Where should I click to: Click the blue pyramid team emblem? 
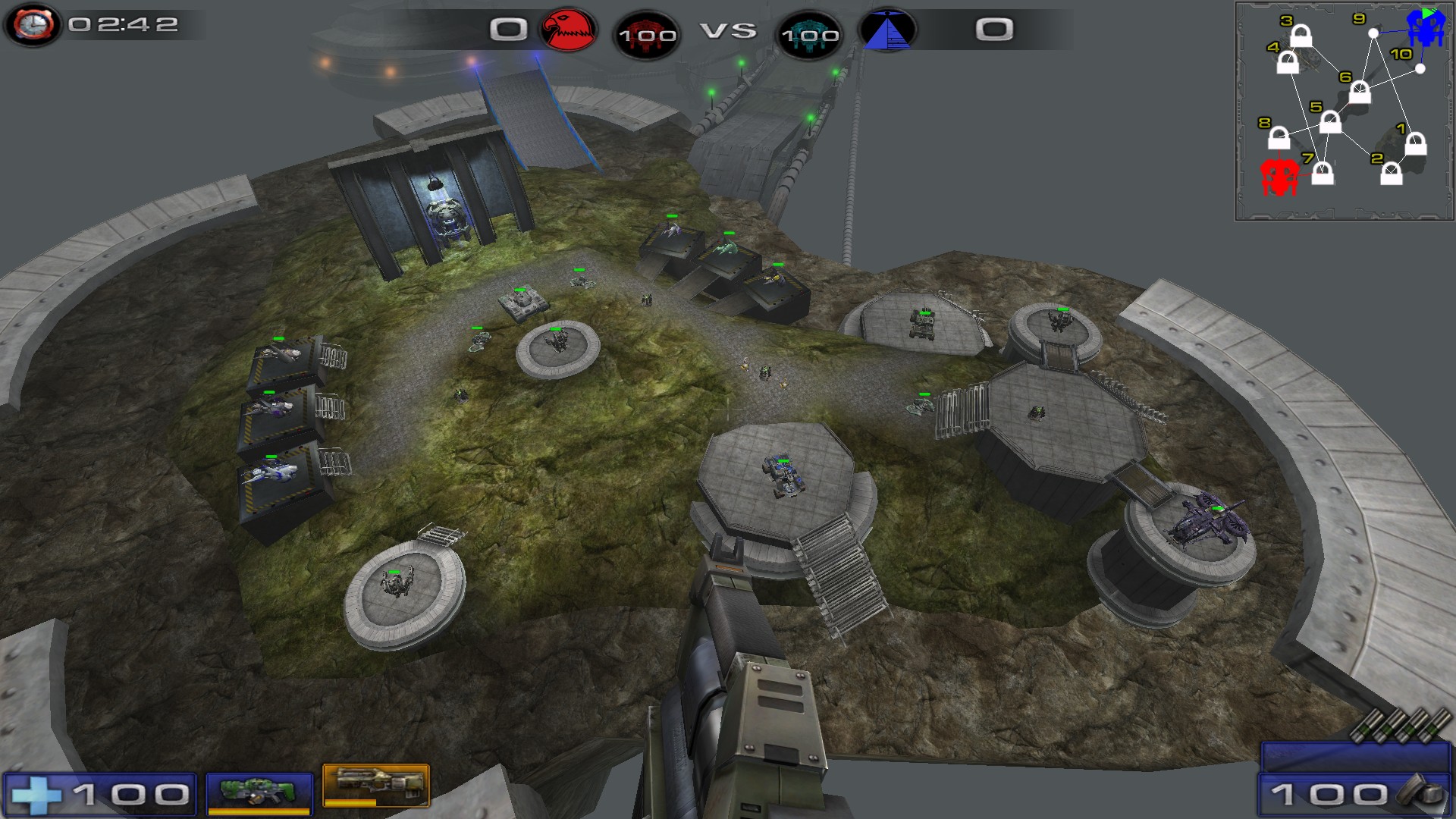887,30
